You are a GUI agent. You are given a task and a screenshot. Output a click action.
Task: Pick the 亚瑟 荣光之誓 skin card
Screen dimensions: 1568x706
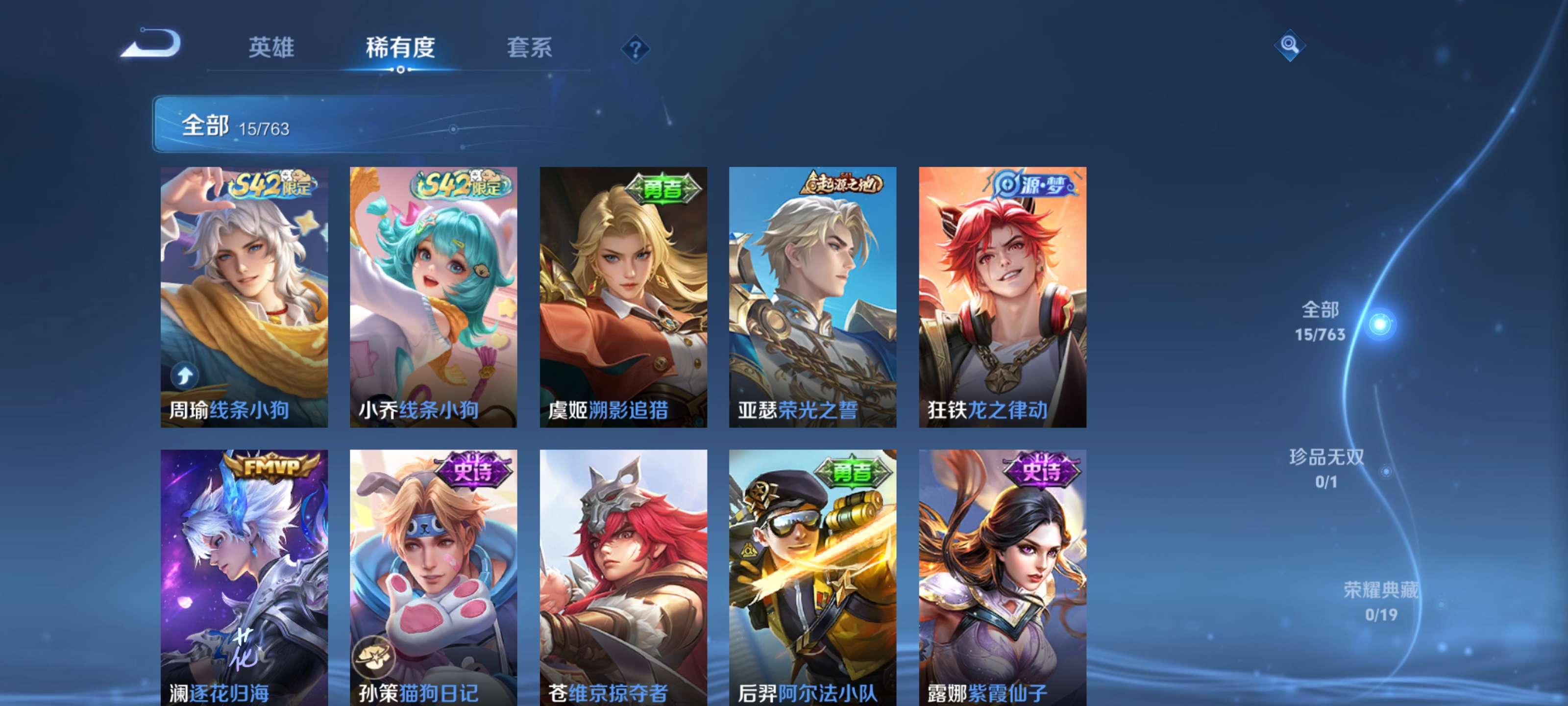point(812,297)
